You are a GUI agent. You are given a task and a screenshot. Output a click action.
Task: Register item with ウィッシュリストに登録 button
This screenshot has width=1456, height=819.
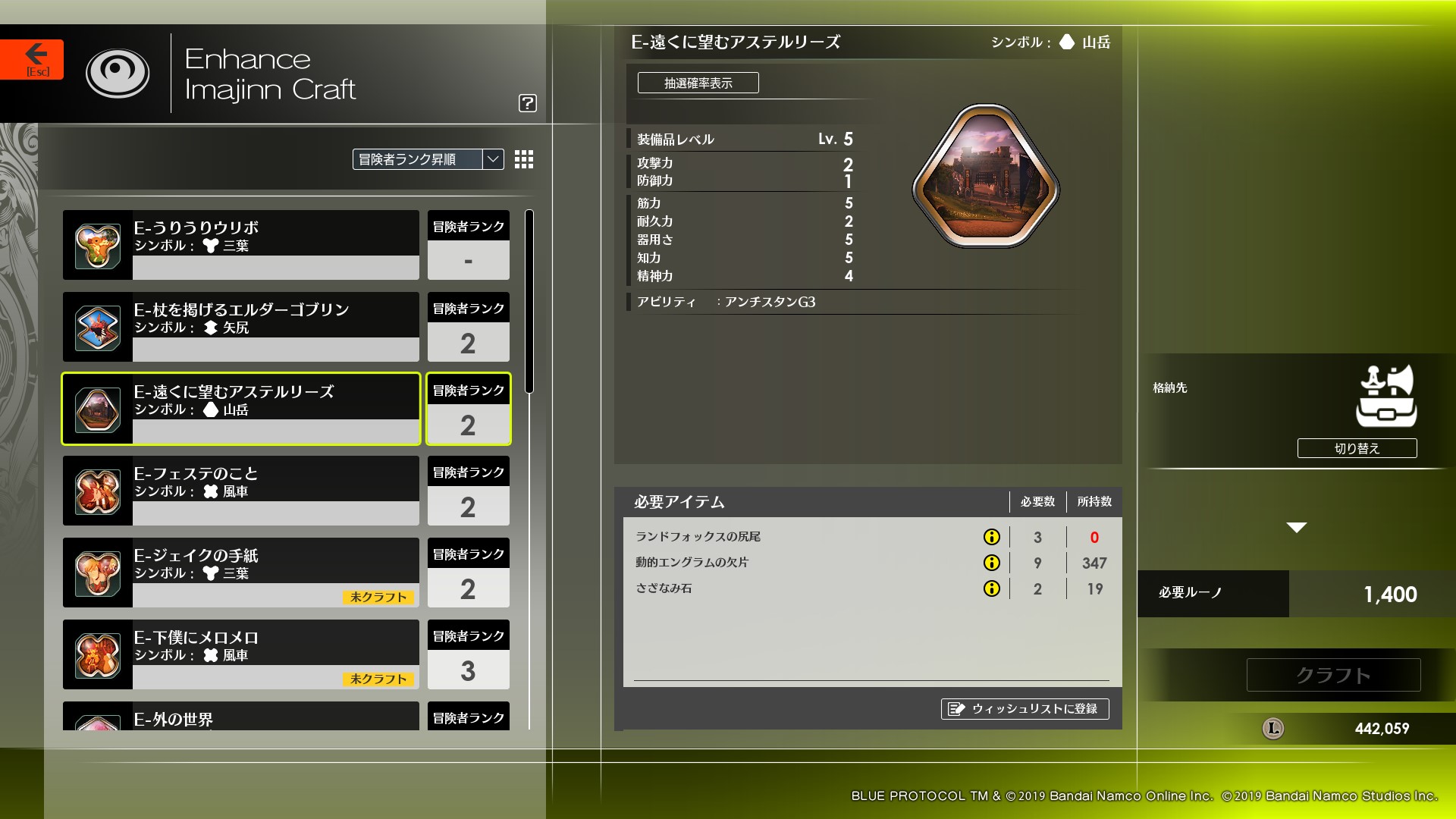click(1025, 709)
